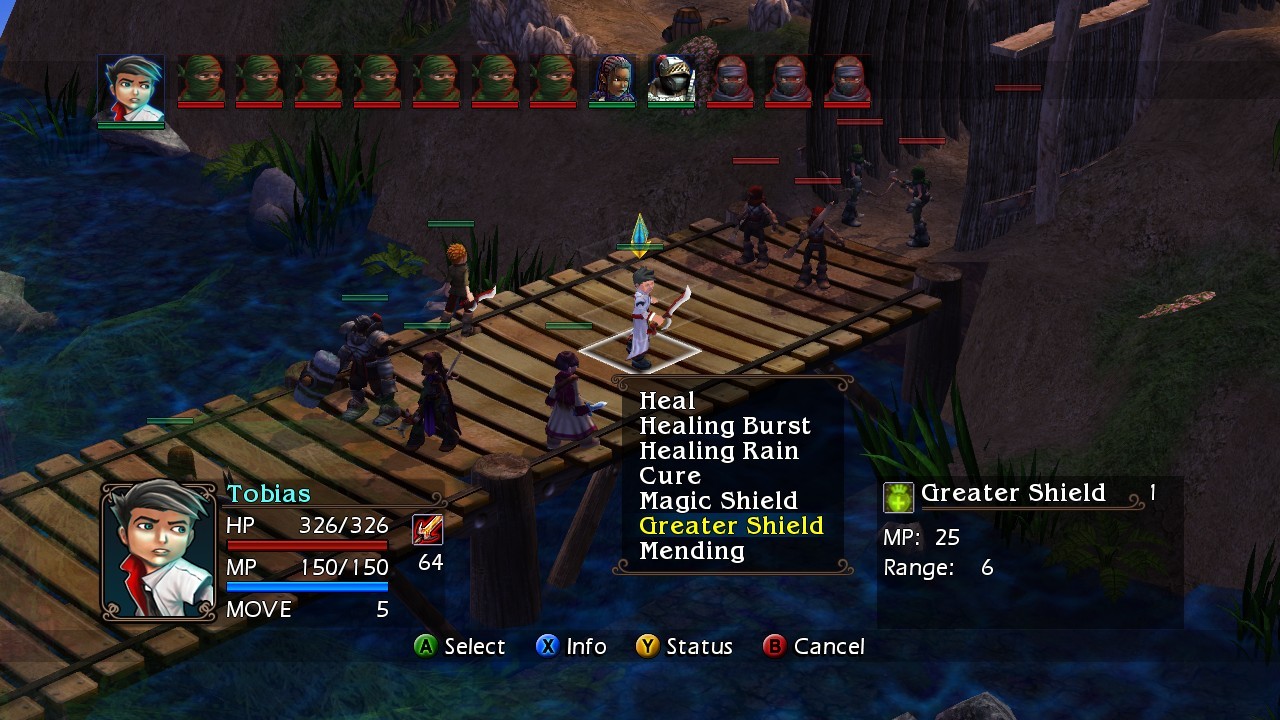Cast the highlighted Greater Shield spell
The width and height of the screenshot is (1280, 720).
coord(731,526)
